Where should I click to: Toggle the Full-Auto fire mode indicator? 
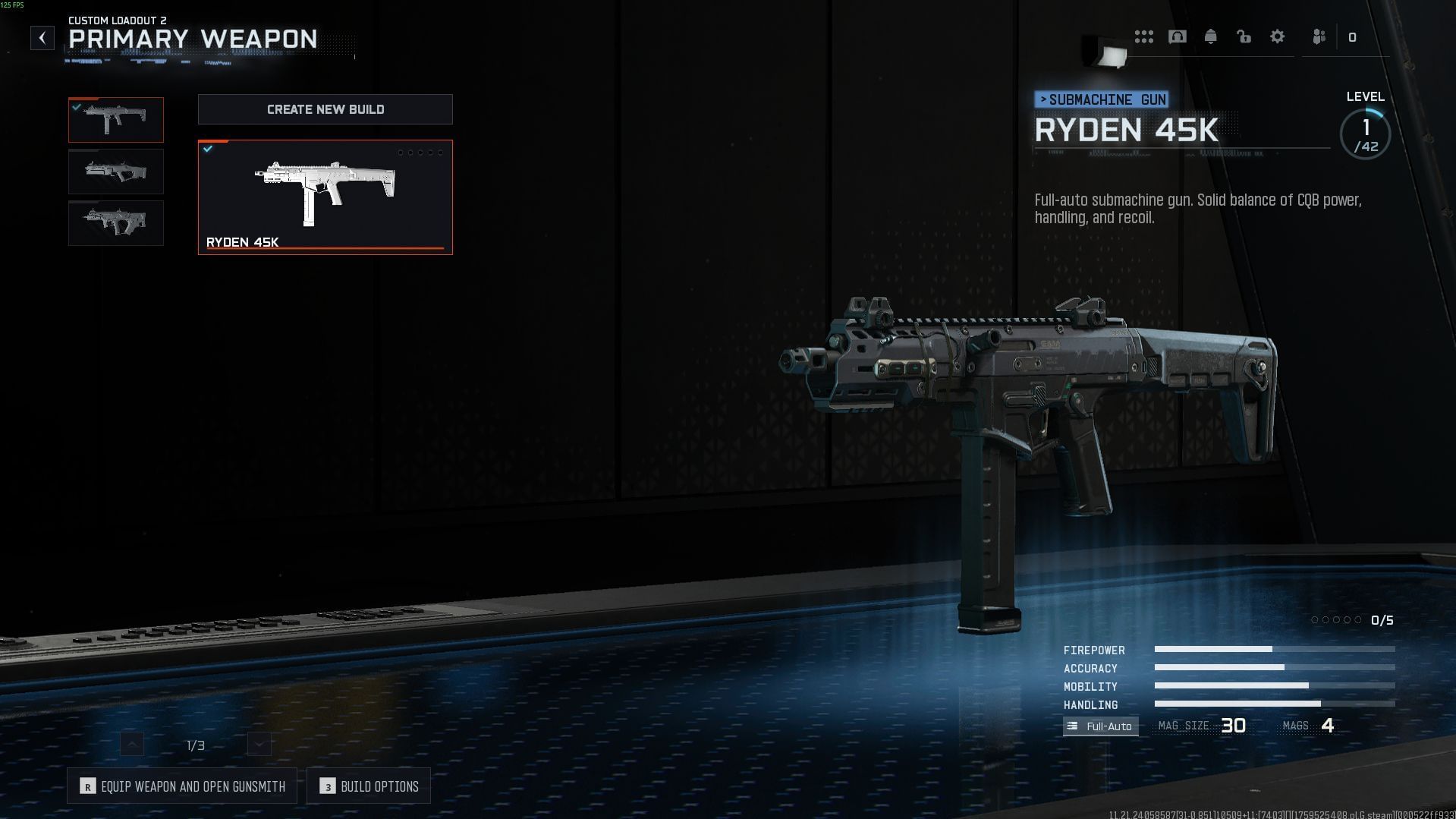(x=1100, y=726)
